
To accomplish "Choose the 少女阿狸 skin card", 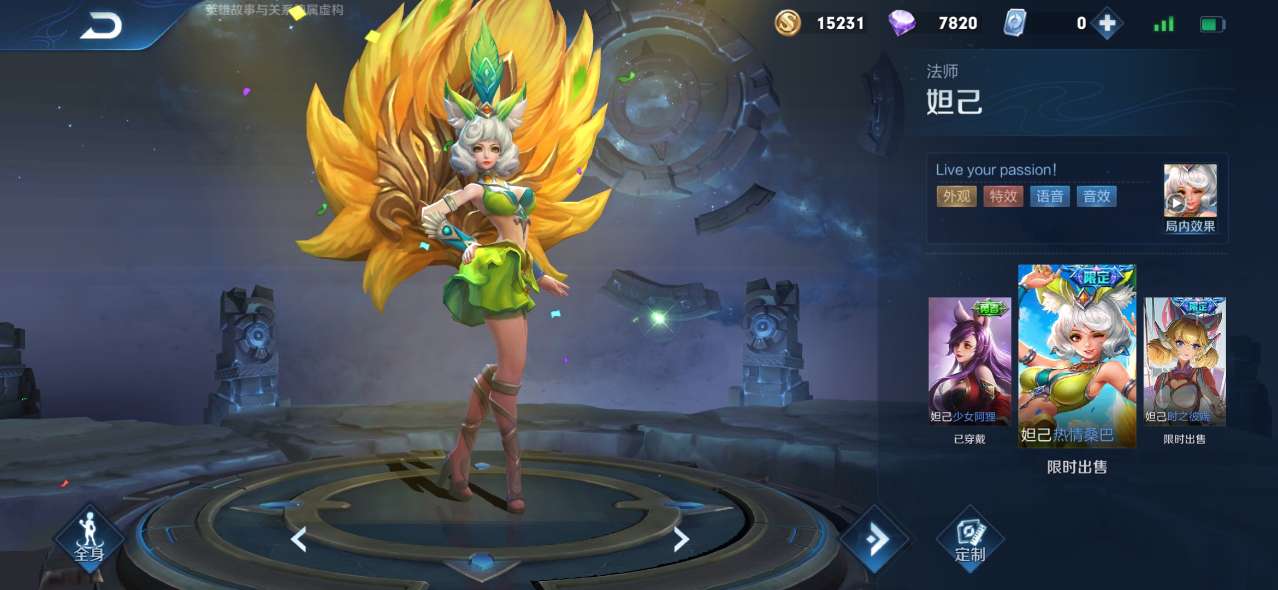I will coord(969,361).
